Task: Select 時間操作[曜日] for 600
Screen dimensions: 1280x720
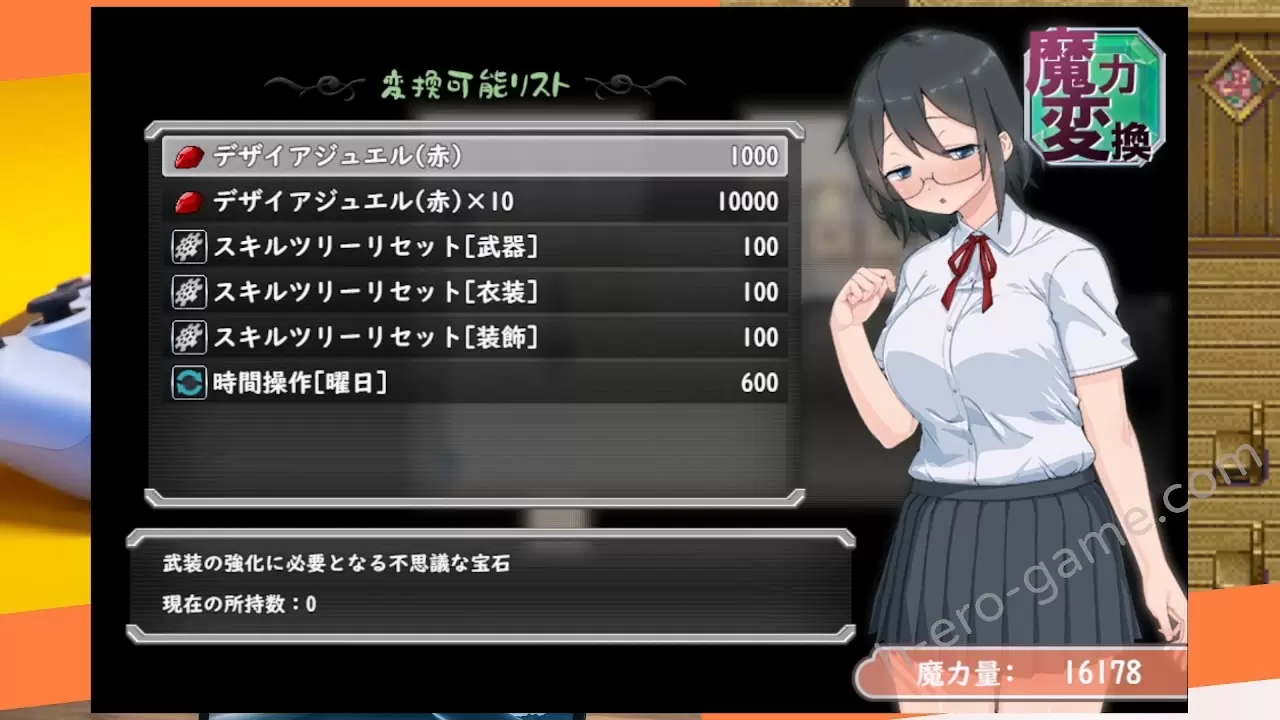Action: pos(475,383)
